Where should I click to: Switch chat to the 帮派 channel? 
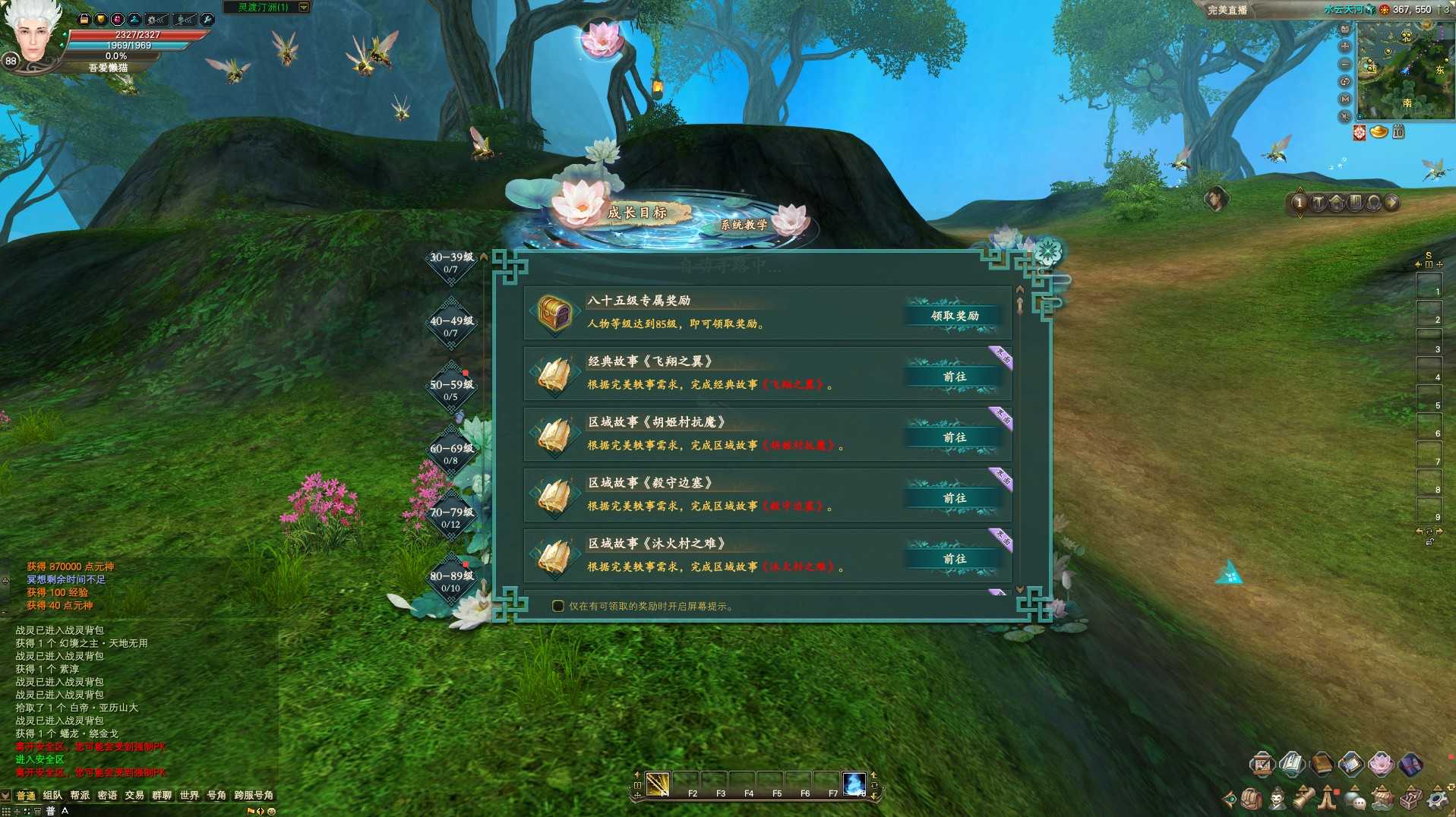pyautogui.click(x=80, y=795)
